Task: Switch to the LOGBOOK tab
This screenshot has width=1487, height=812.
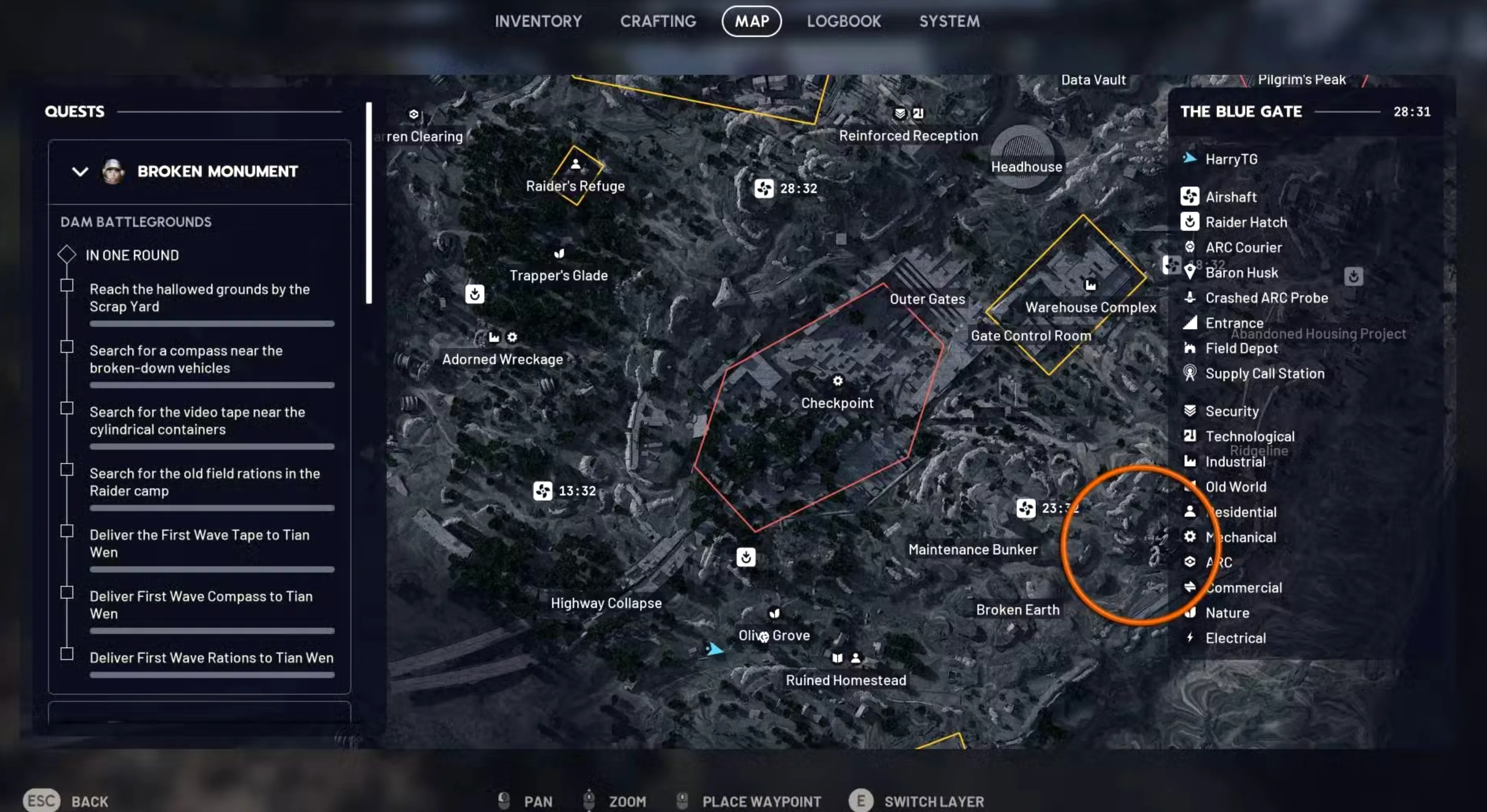Action: (x=844, y=21)
